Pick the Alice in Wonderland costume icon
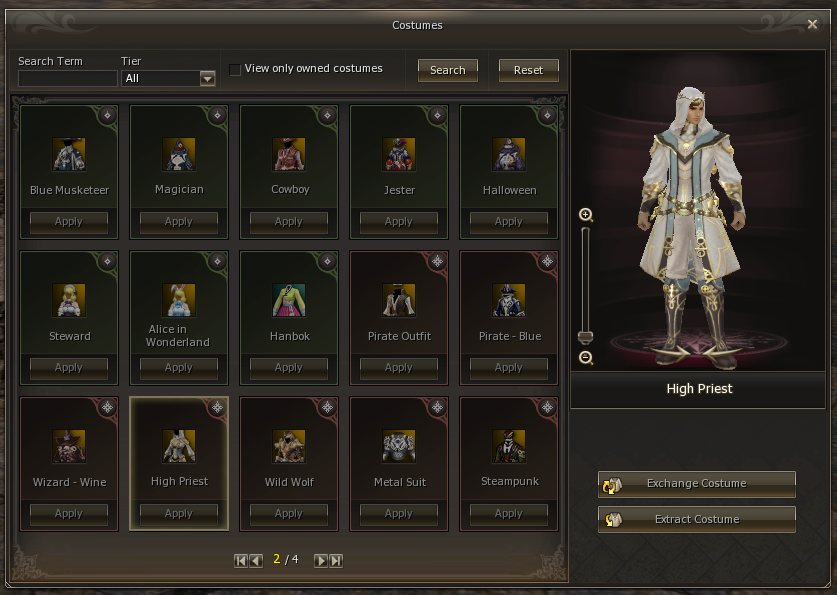The width and height of the screenshot is (837, 595). click(x=179, y=300)
